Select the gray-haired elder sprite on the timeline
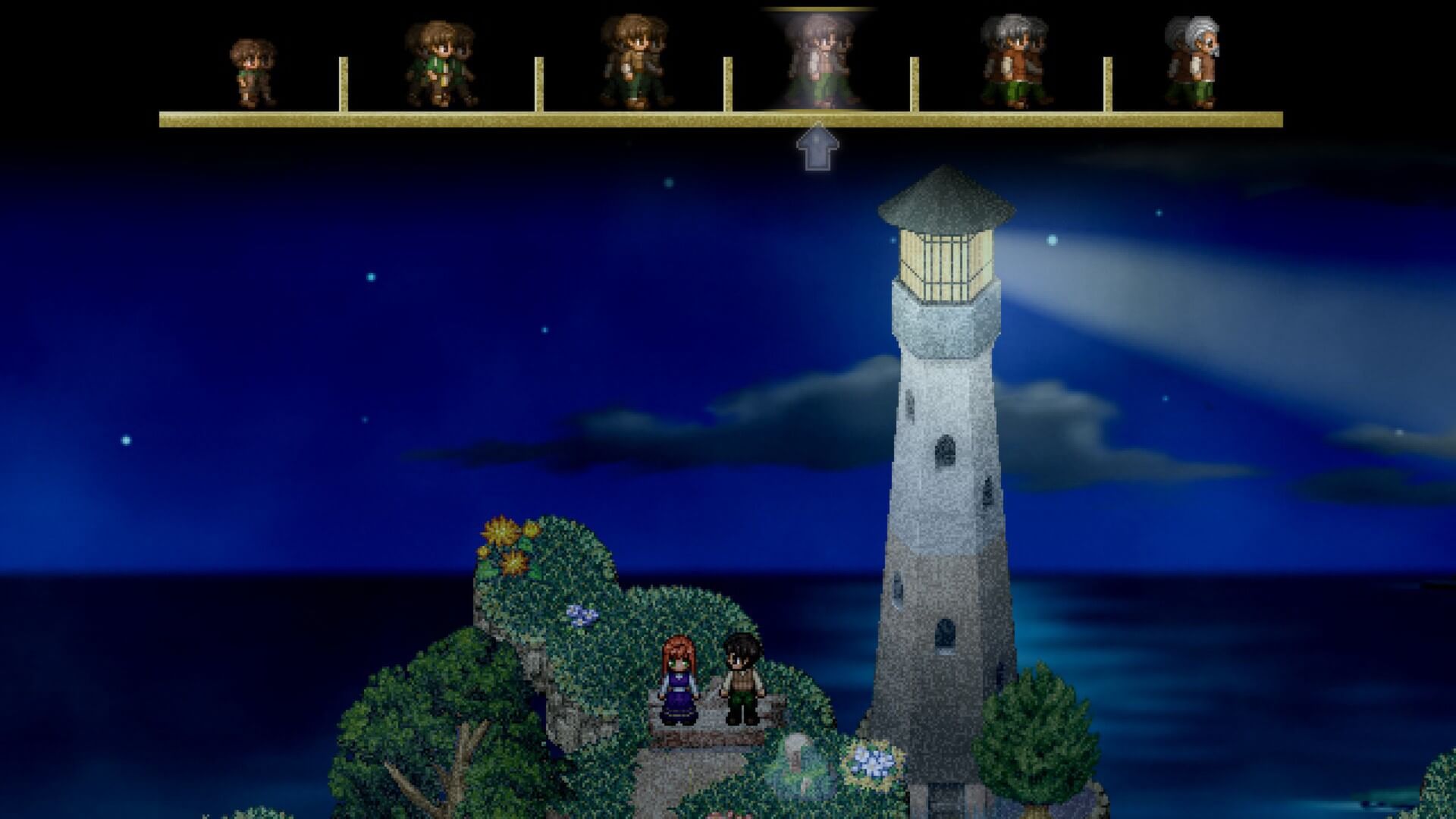 tap(1016, 61)
